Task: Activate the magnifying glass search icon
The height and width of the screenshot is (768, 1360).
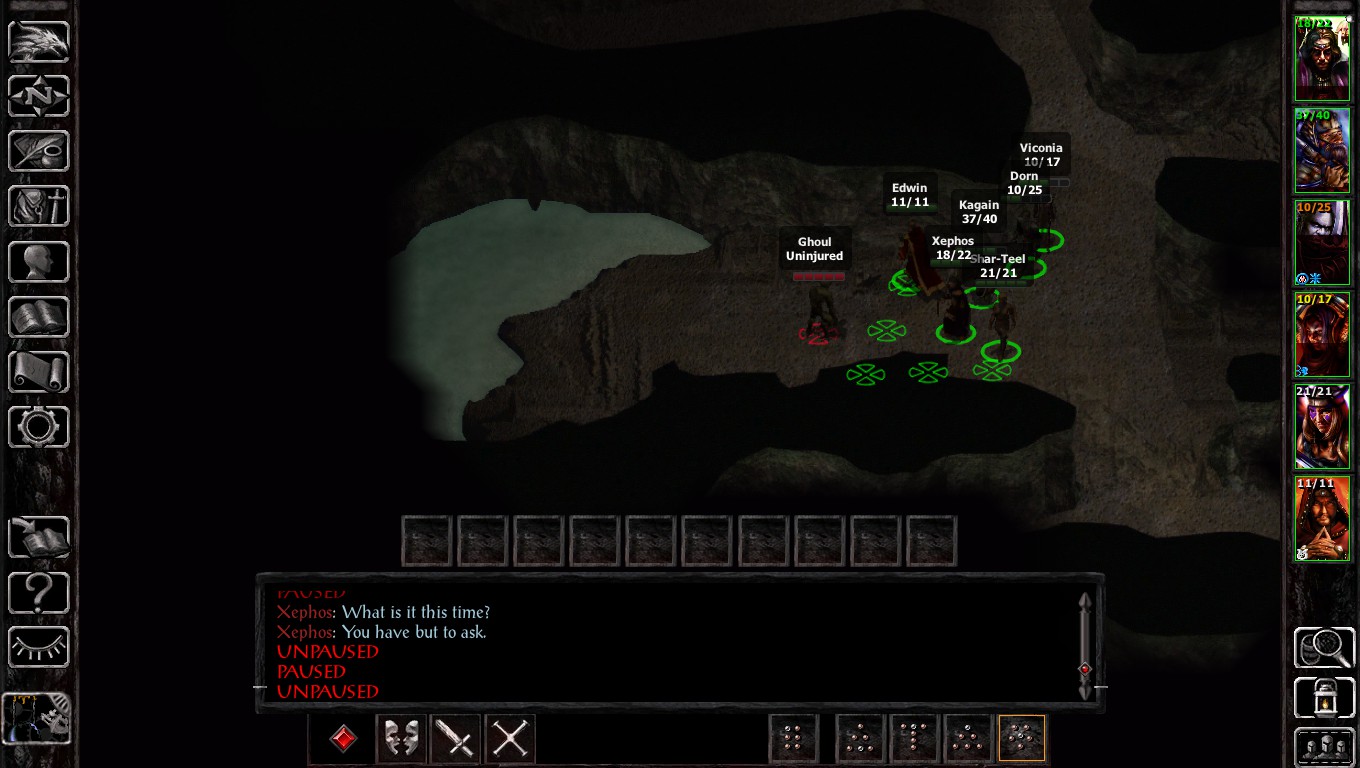Action: (1323, 647)
